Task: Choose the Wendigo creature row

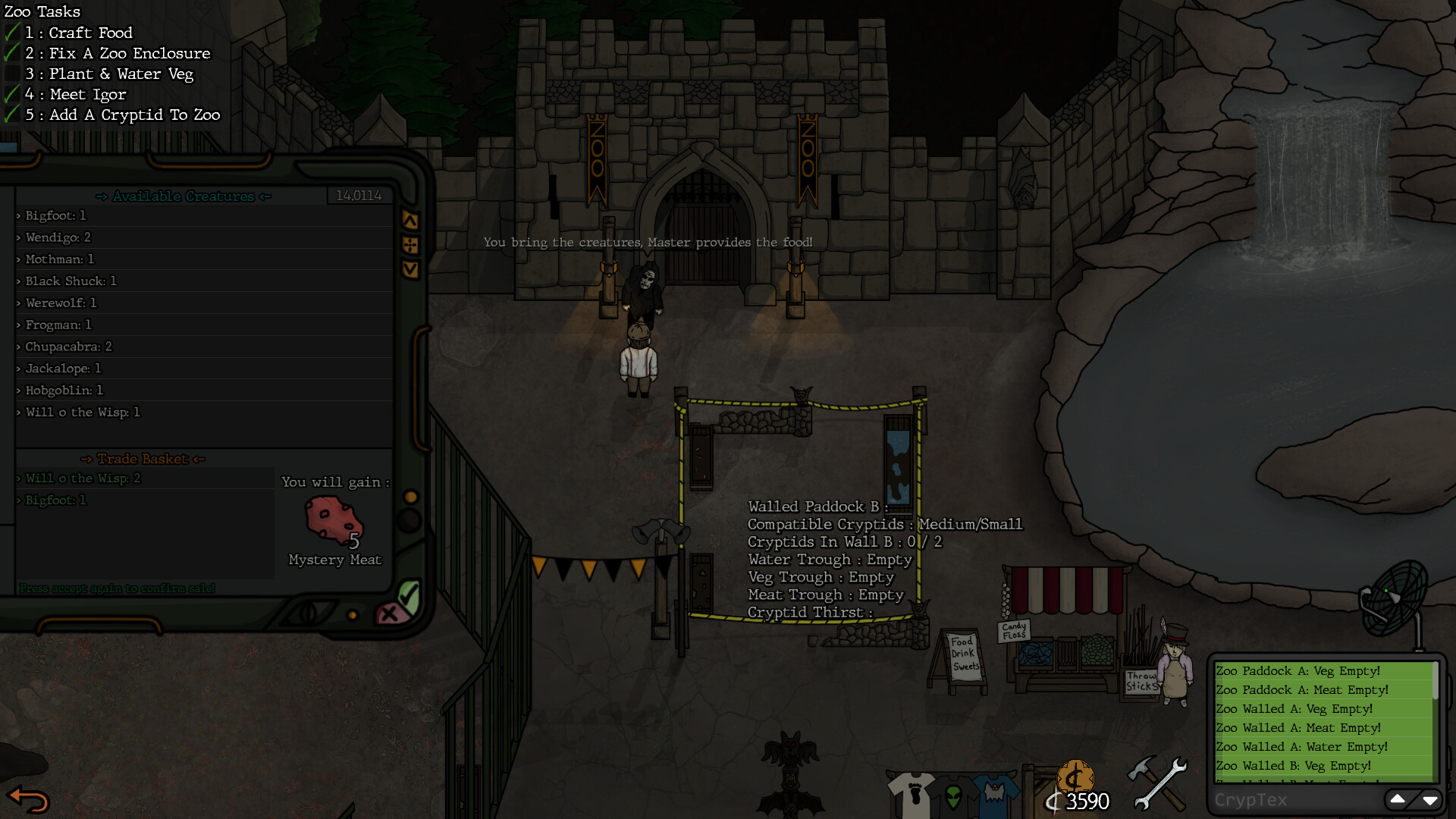Action: 58,237
